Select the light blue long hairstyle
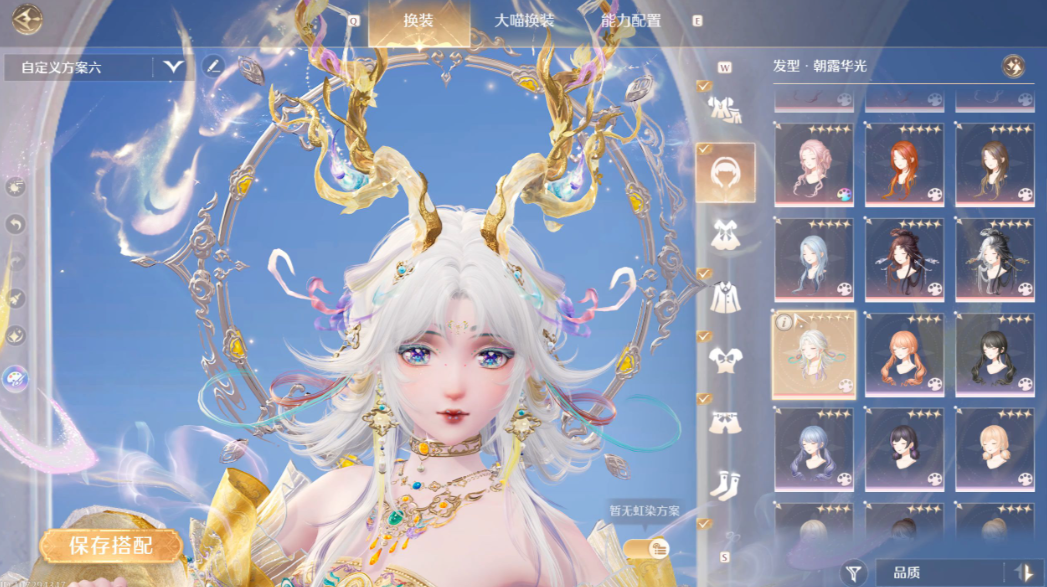This screenshot has width=1047, height=587. pyautogui.click(x=813, y=259)
